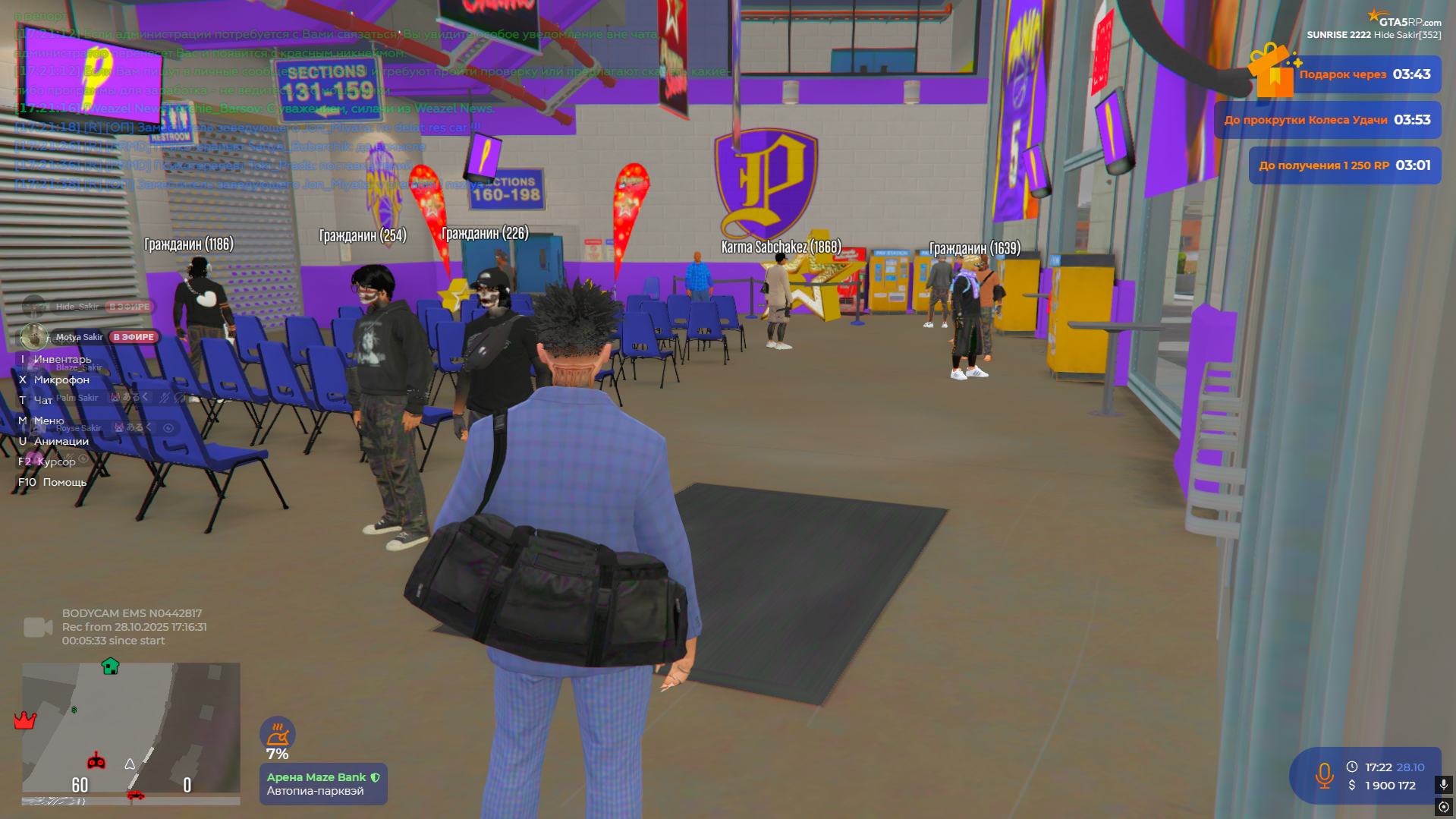Screen dimensions: 1456x819
Task: Select the green house marker on minimap
Action: point(110,666)
